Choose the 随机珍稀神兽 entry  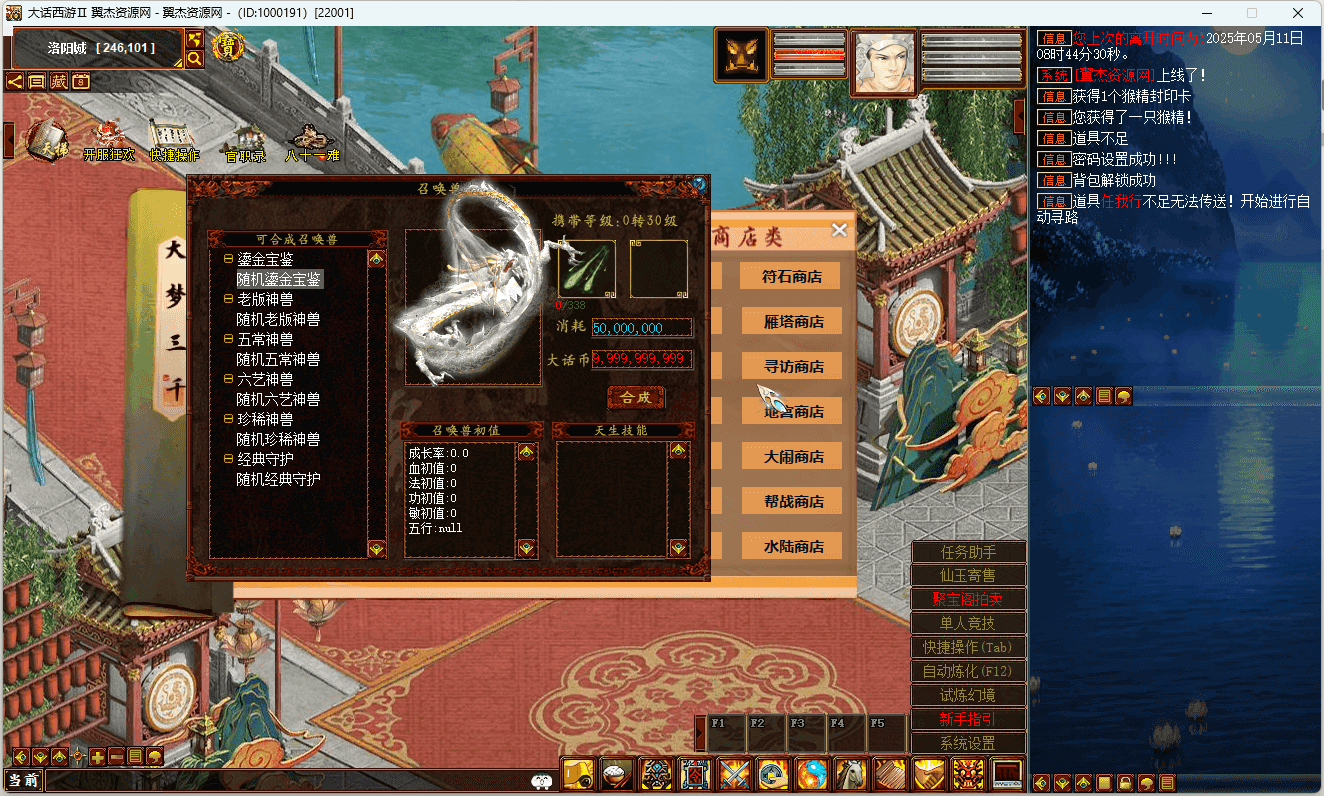pyautogui.click(x=278, y=439)
